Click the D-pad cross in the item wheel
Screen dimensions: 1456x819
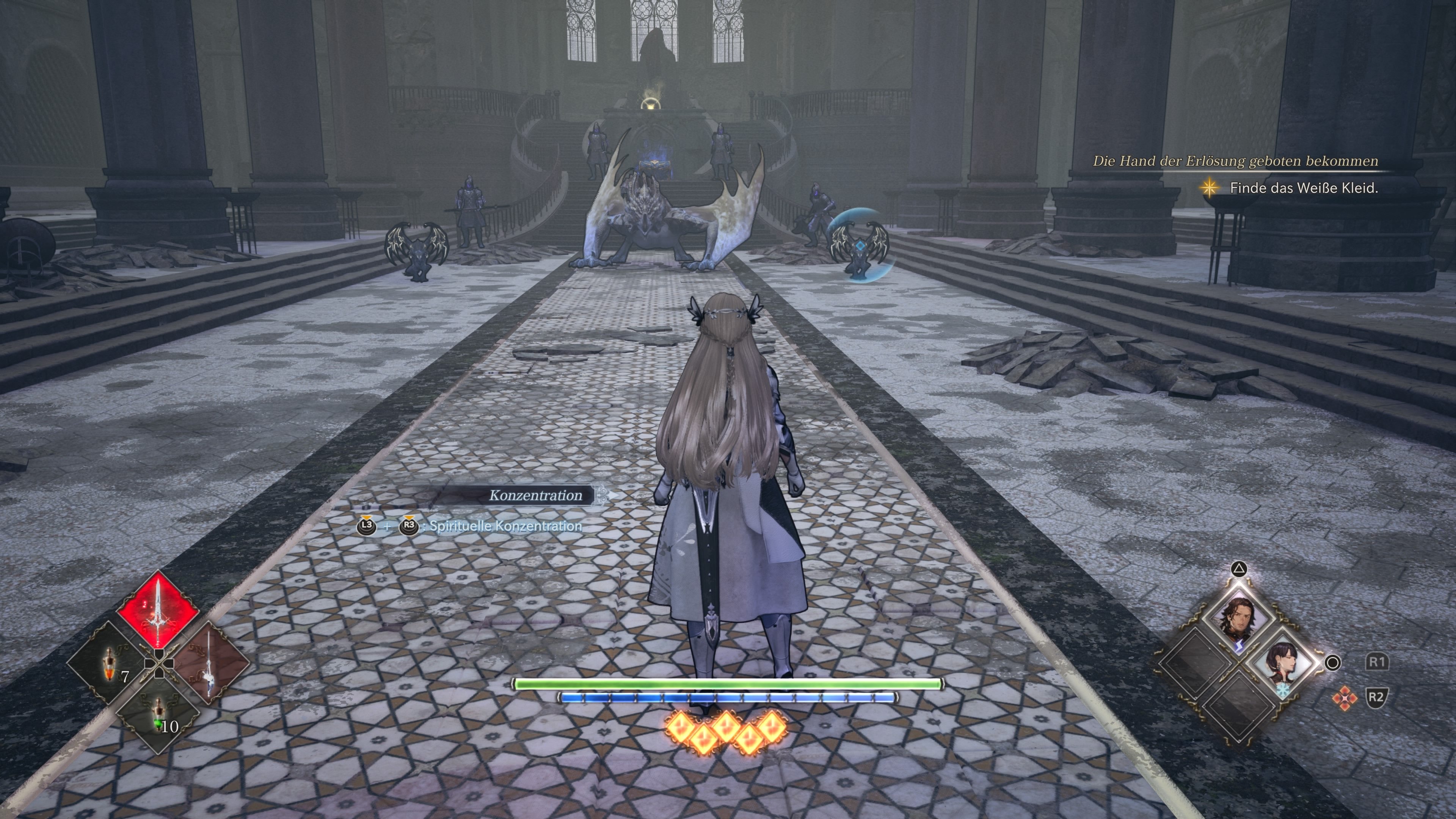[x=159, y=662]
